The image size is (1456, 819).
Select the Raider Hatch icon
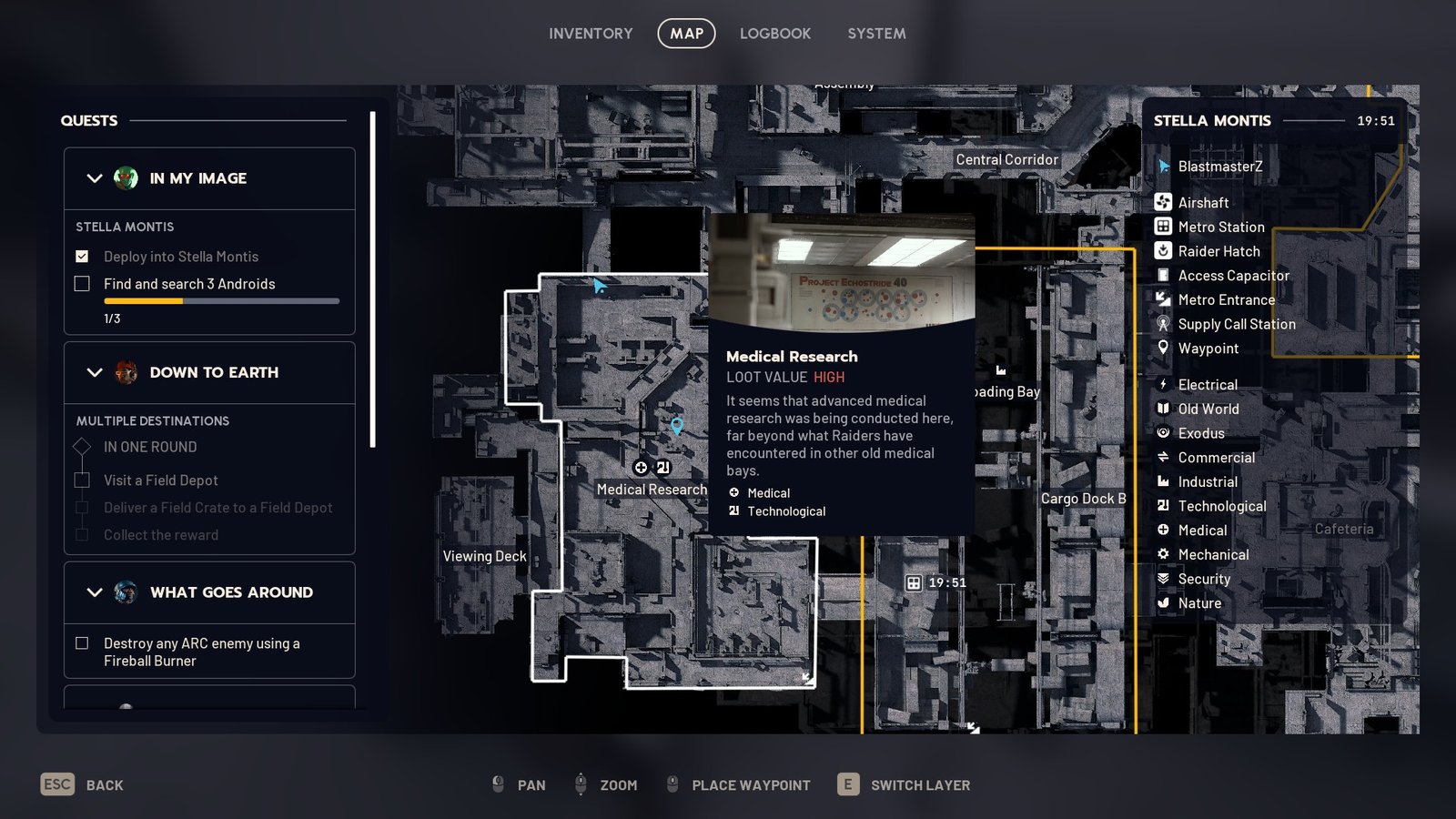point(1162,251)
